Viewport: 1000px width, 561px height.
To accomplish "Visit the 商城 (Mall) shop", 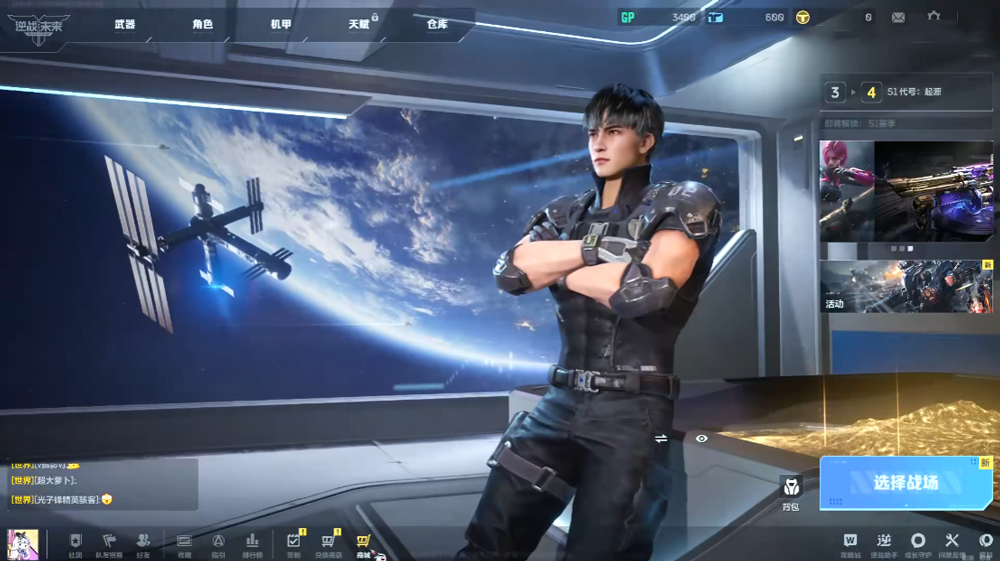I will click(x=363, y=544).
